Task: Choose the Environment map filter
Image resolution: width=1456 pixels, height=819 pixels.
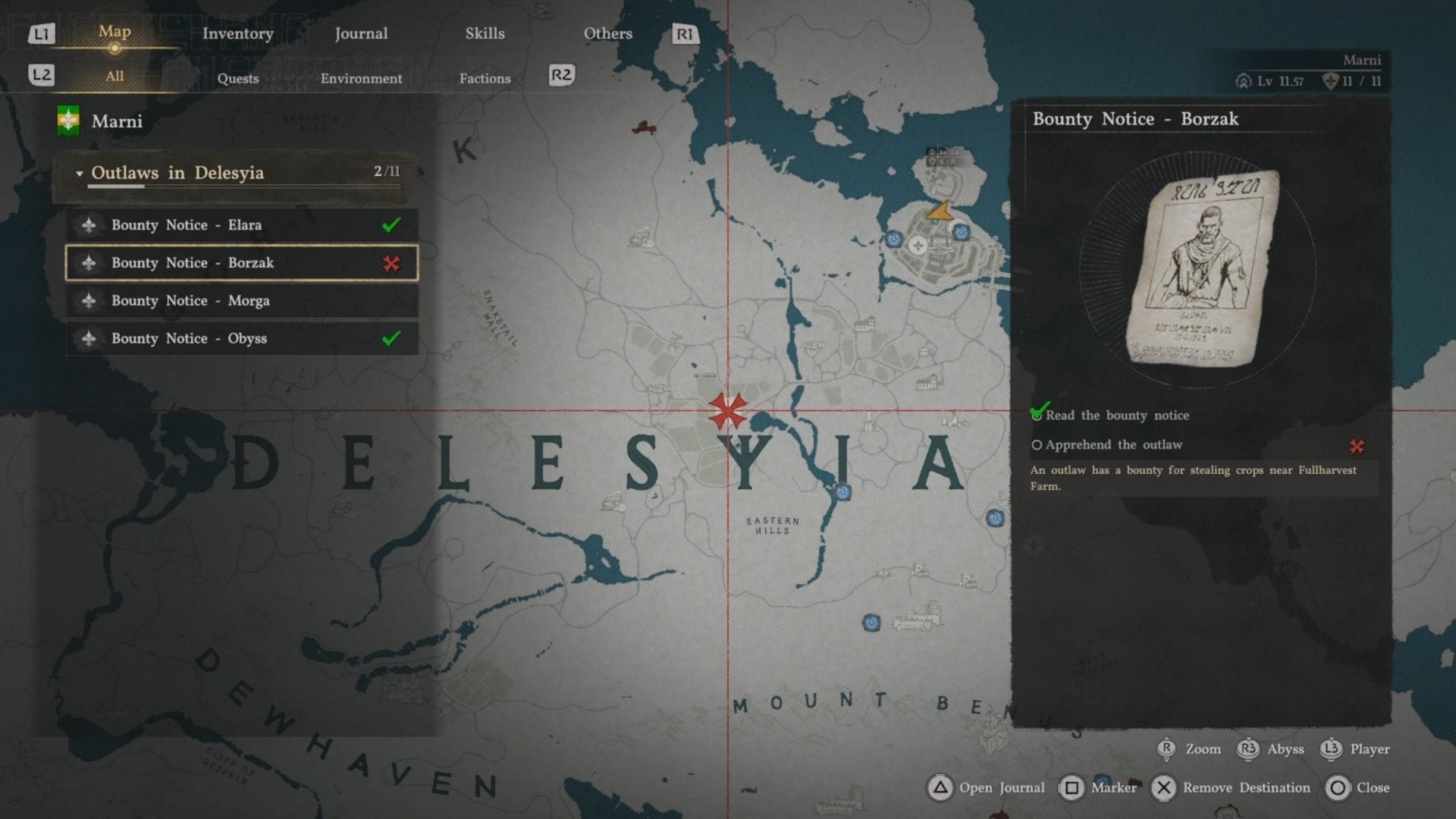Action: click(x=361, y=78)
